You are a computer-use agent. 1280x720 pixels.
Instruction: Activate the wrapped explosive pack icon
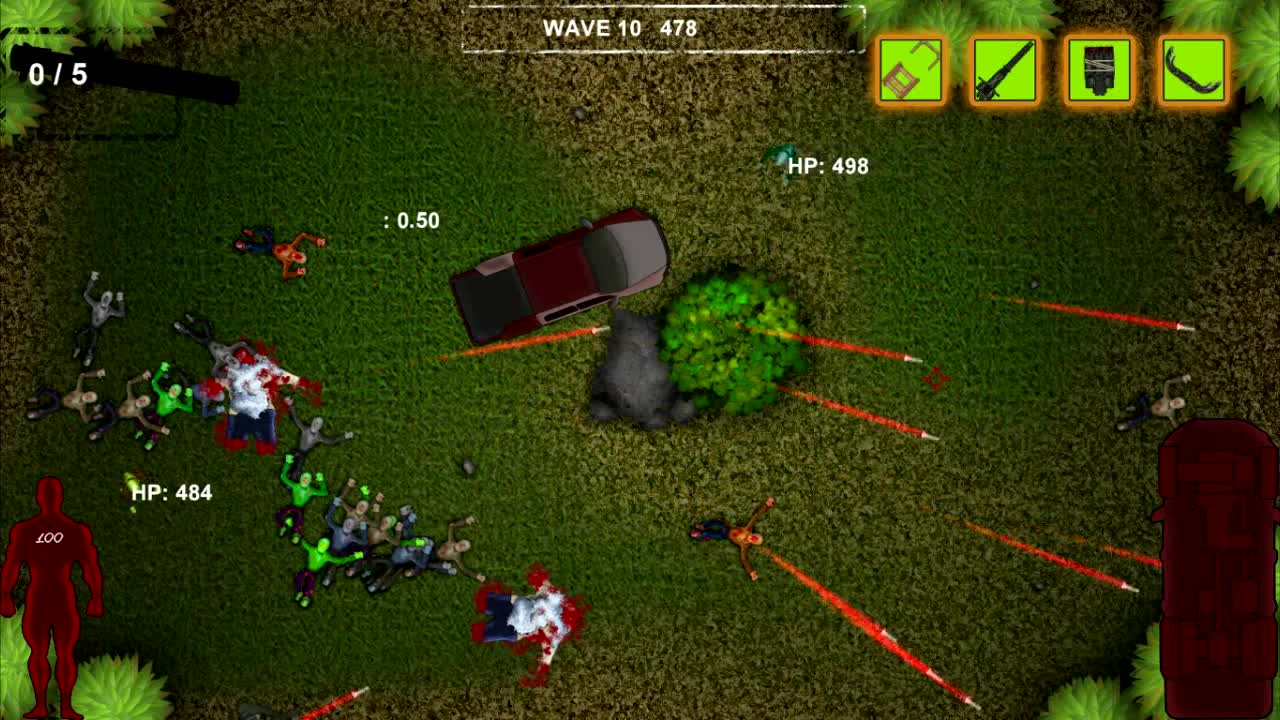pyautogui.click(x=1099, y=70)
